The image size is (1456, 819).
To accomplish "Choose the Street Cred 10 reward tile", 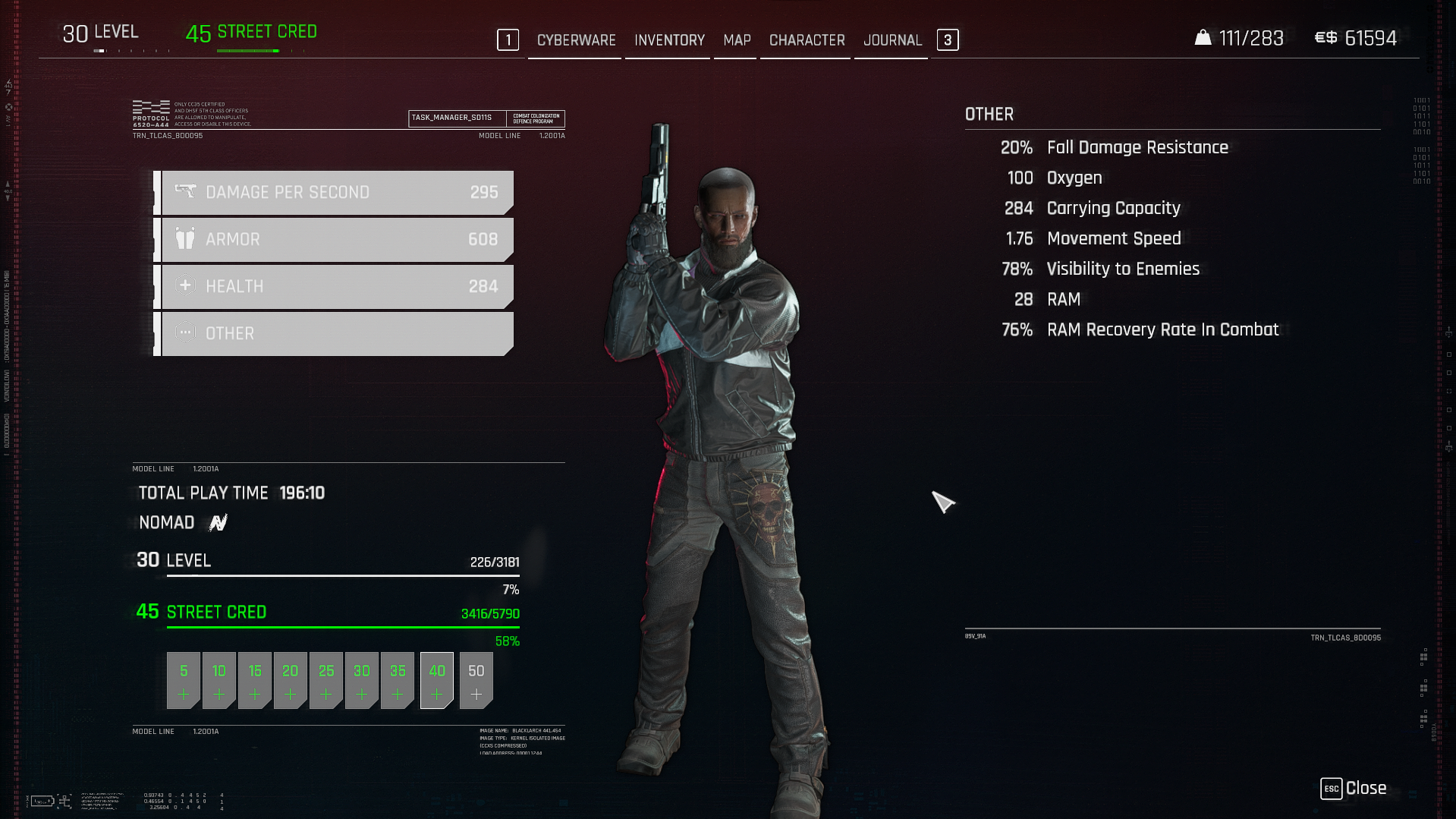I will (x=219, y=680).
